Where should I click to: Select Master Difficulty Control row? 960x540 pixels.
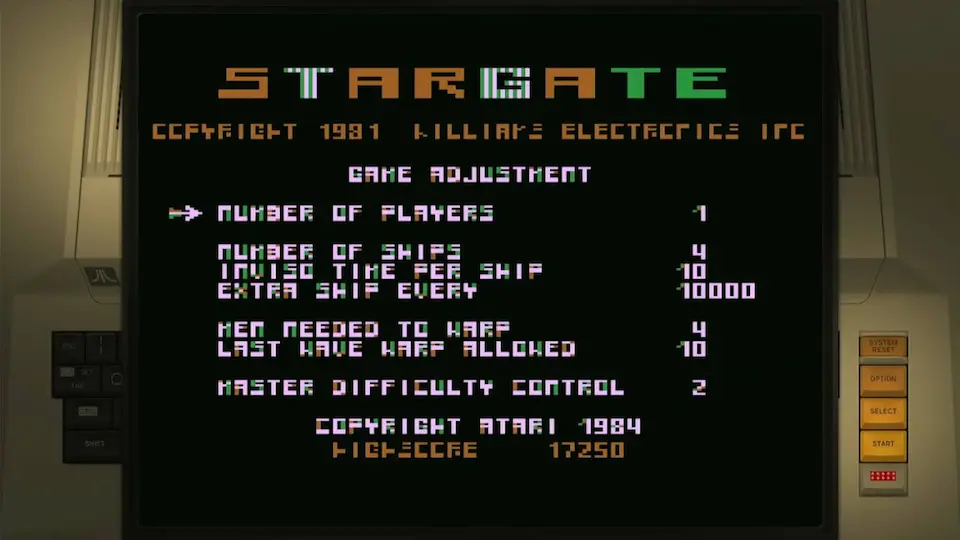420,387
